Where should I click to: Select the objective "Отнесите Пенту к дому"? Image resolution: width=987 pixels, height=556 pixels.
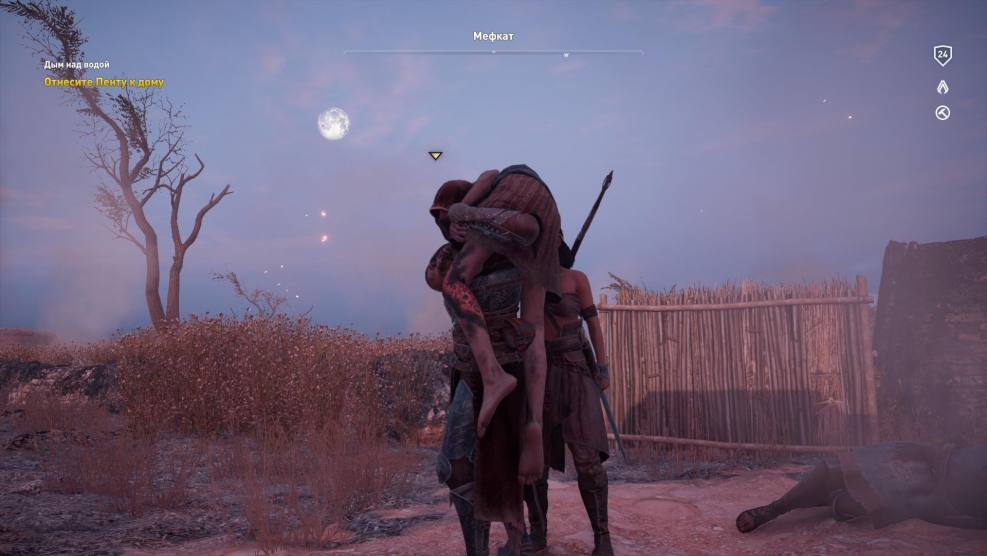click(104, 82)
